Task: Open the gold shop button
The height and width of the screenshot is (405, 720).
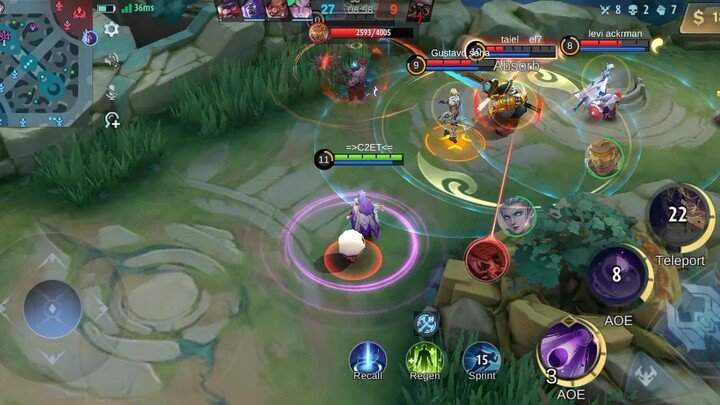Action: pos(698,18)
